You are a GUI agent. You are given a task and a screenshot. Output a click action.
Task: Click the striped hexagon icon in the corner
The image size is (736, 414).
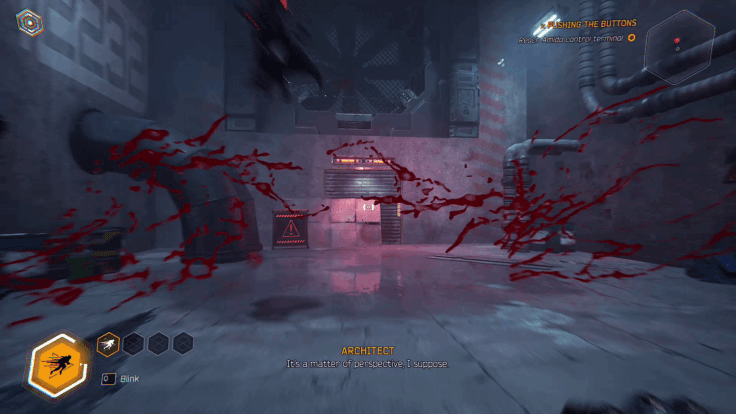(28, 21)
